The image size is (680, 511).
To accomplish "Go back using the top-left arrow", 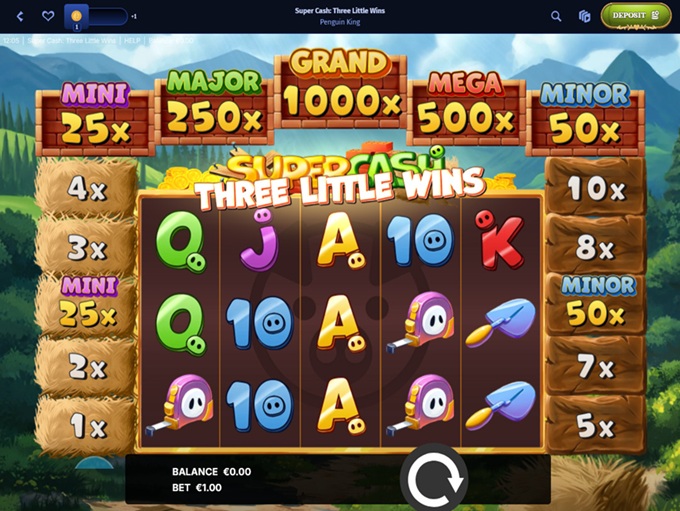I will pyautogui.click(x=20, y=16).
